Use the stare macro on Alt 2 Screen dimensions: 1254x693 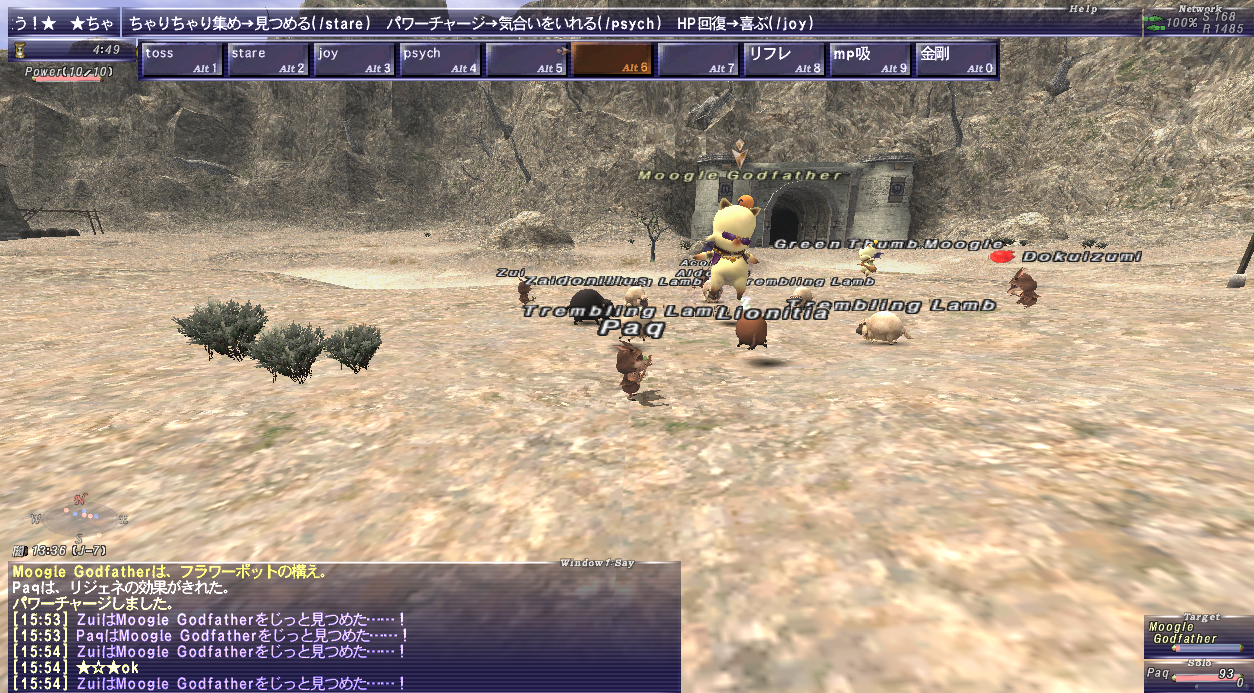(268, 60)
